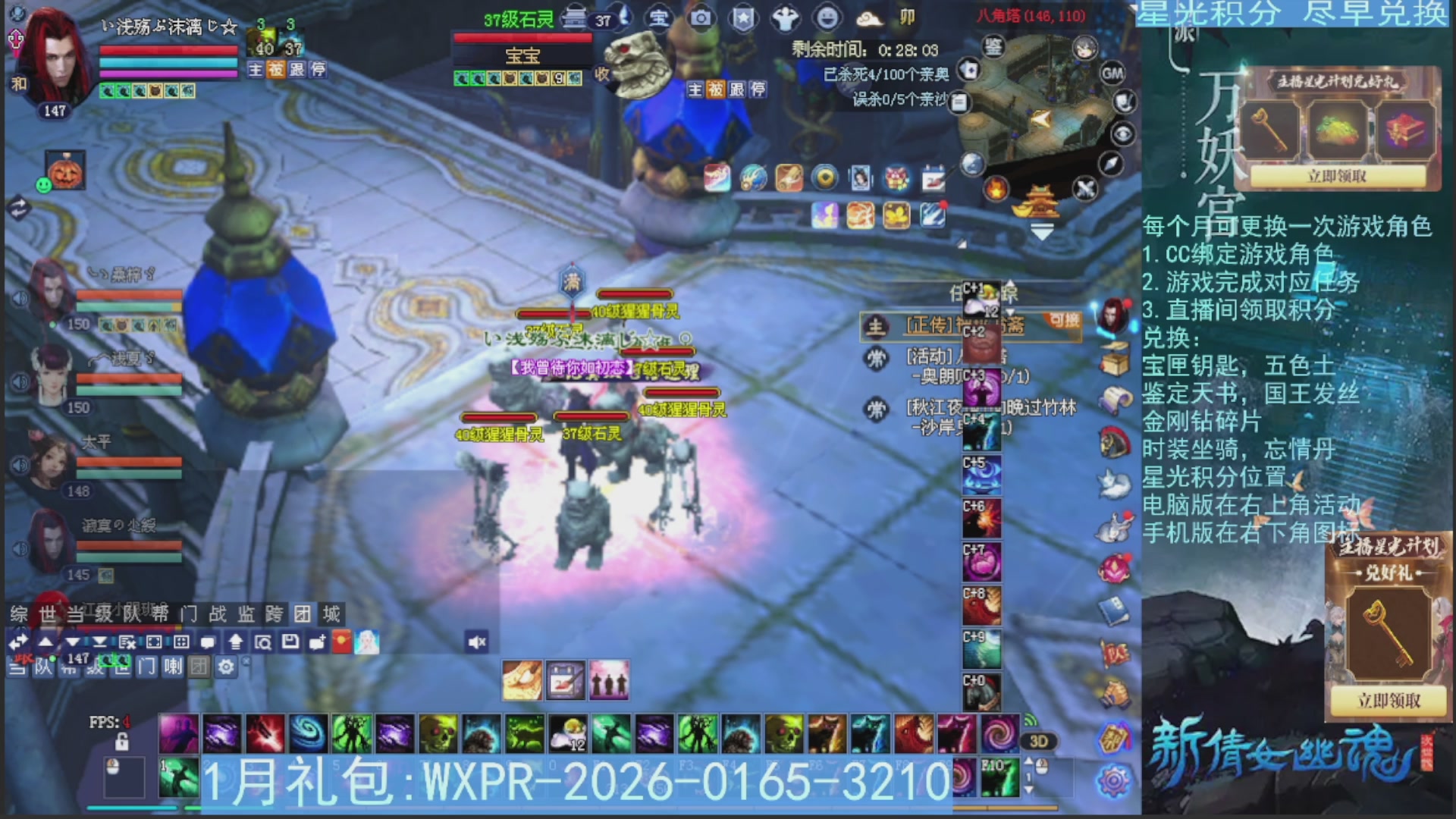1456x819 pixels.
Task: Collapse the chat window with down arrow
Action: (71, 642)
